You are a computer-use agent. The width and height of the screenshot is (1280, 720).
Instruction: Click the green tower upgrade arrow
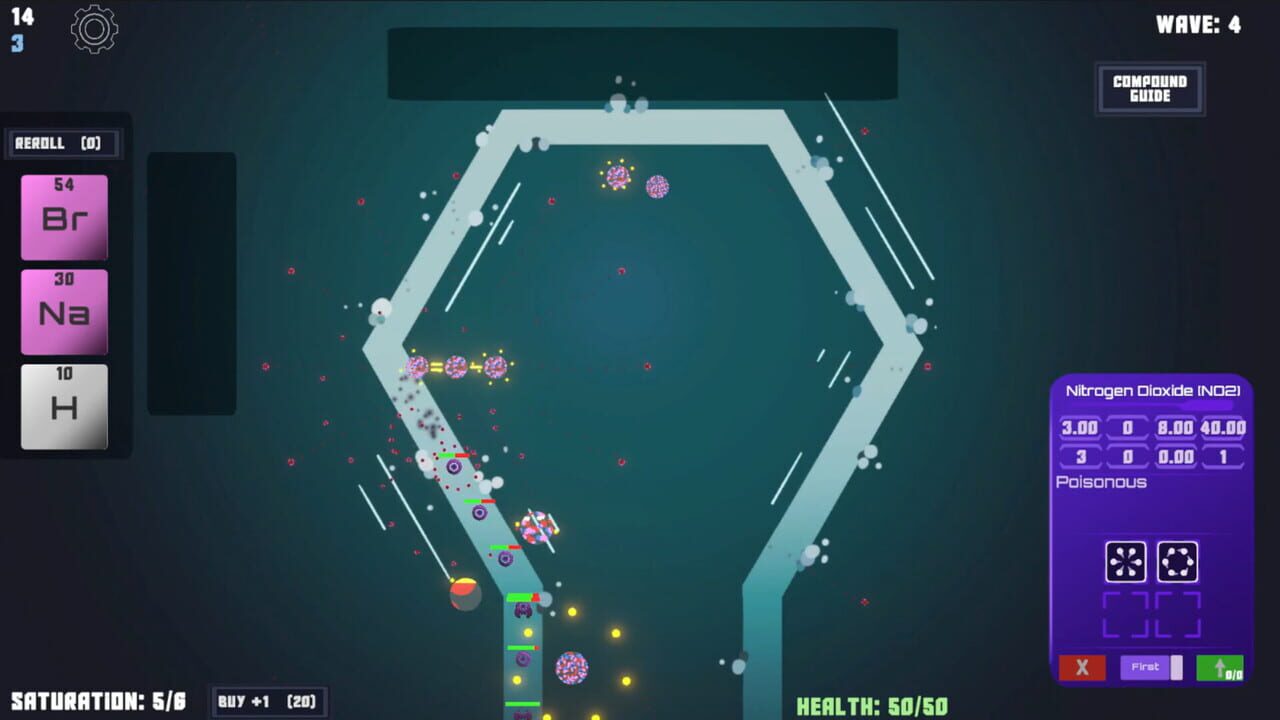[x=1220, y=667]
